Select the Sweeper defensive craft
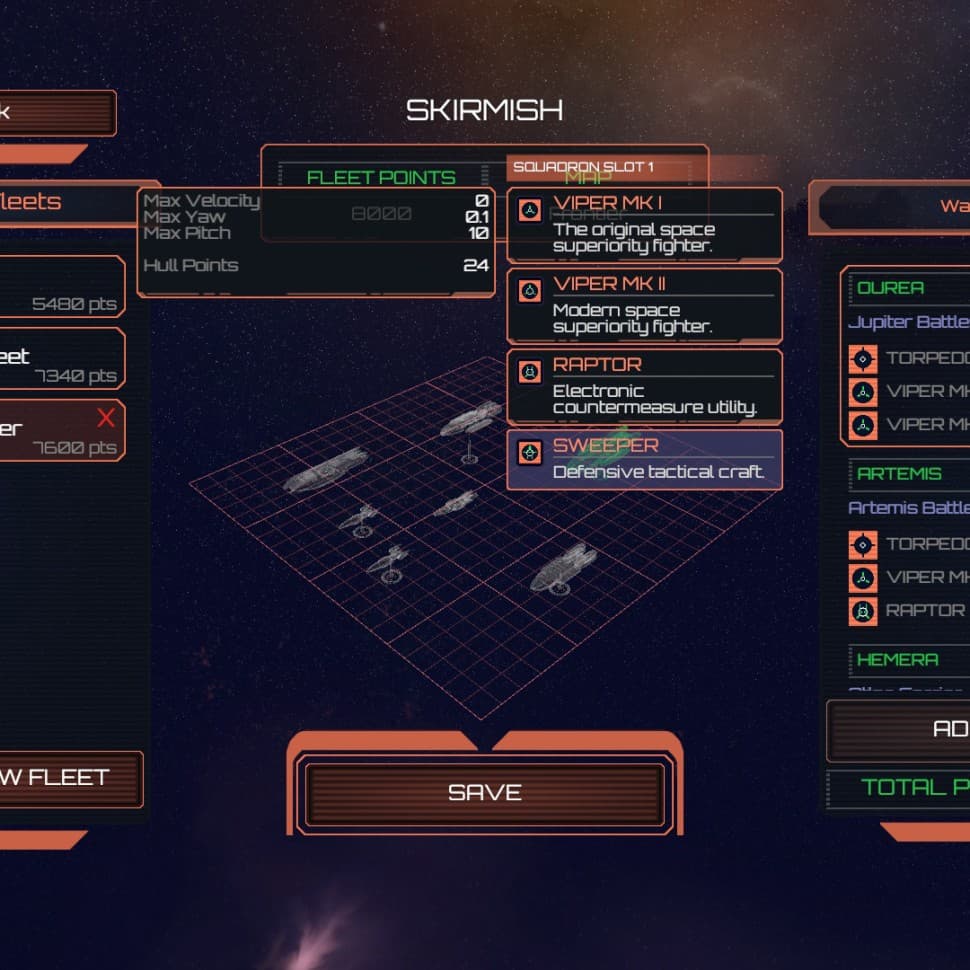 click(644, 460)
